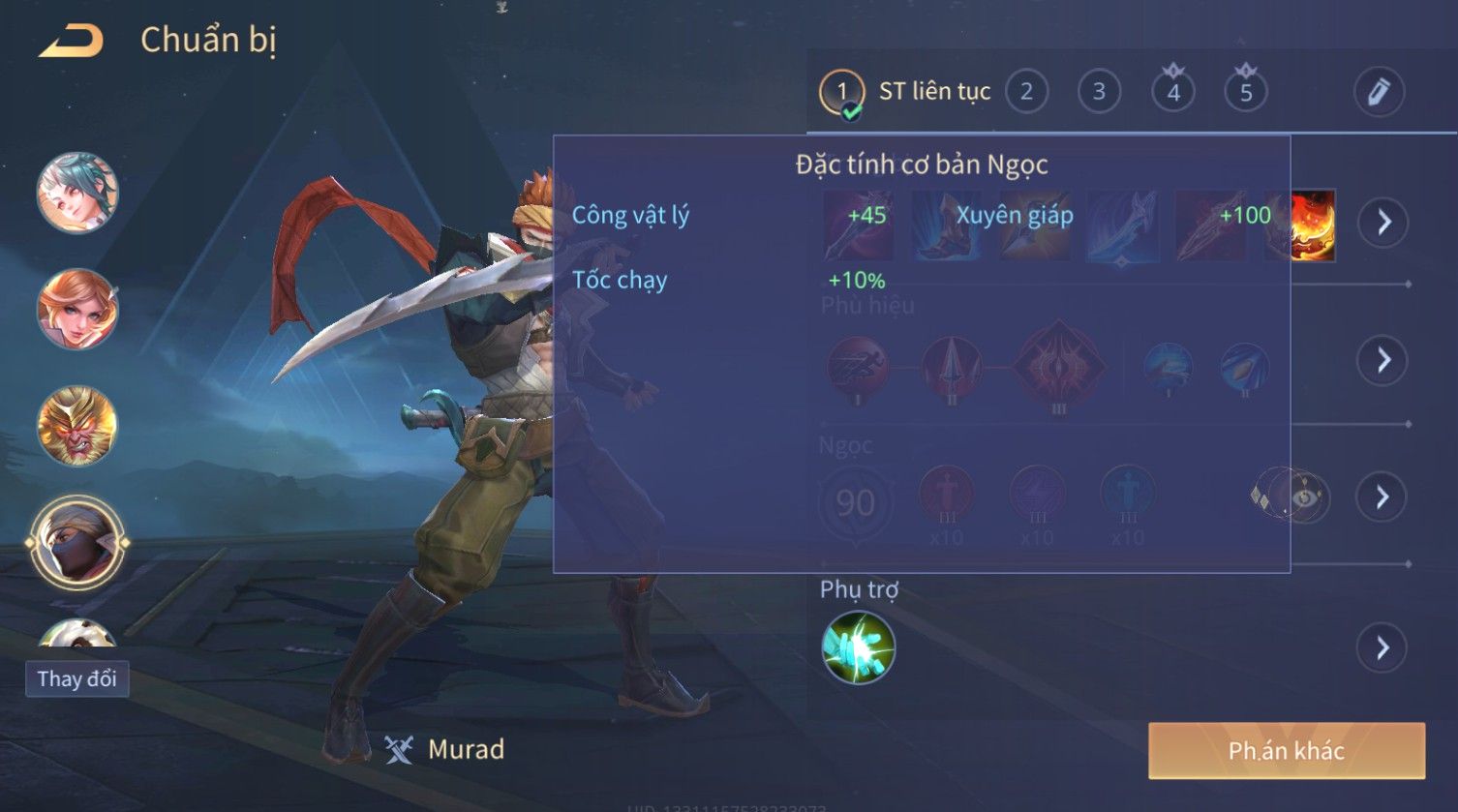
Task: Switch to preset slot 3
Action: pos(1099,92)
